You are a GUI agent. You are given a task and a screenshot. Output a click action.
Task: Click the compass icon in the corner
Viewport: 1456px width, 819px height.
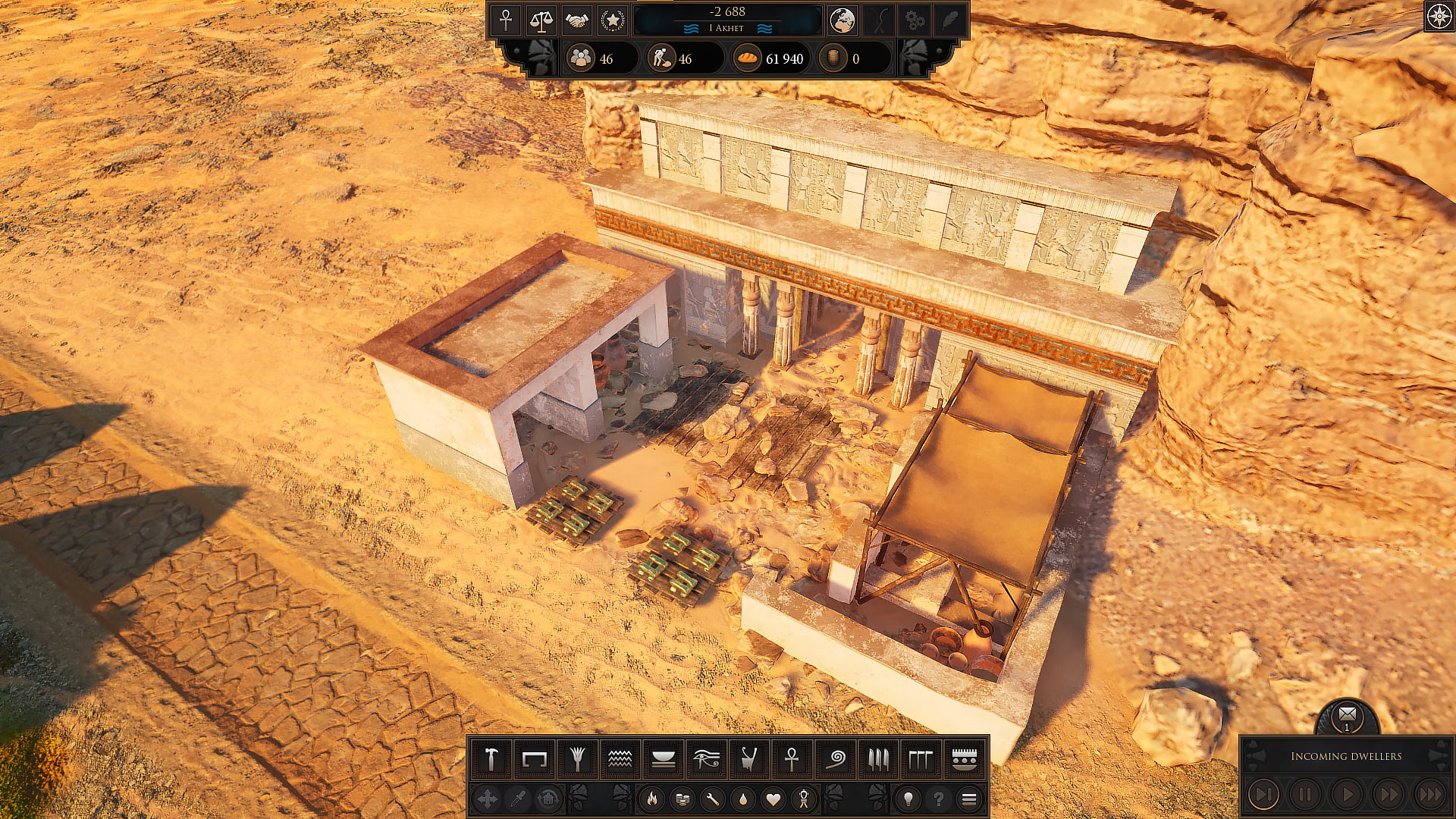point(1439,17)
